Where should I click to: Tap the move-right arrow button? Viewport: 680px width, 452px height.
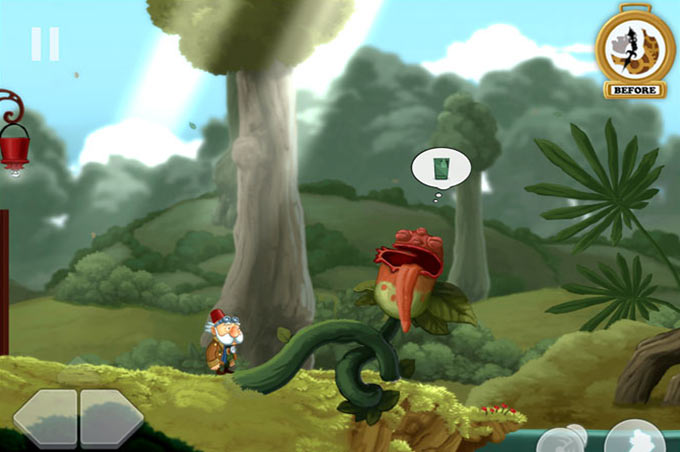coord(111,417)
